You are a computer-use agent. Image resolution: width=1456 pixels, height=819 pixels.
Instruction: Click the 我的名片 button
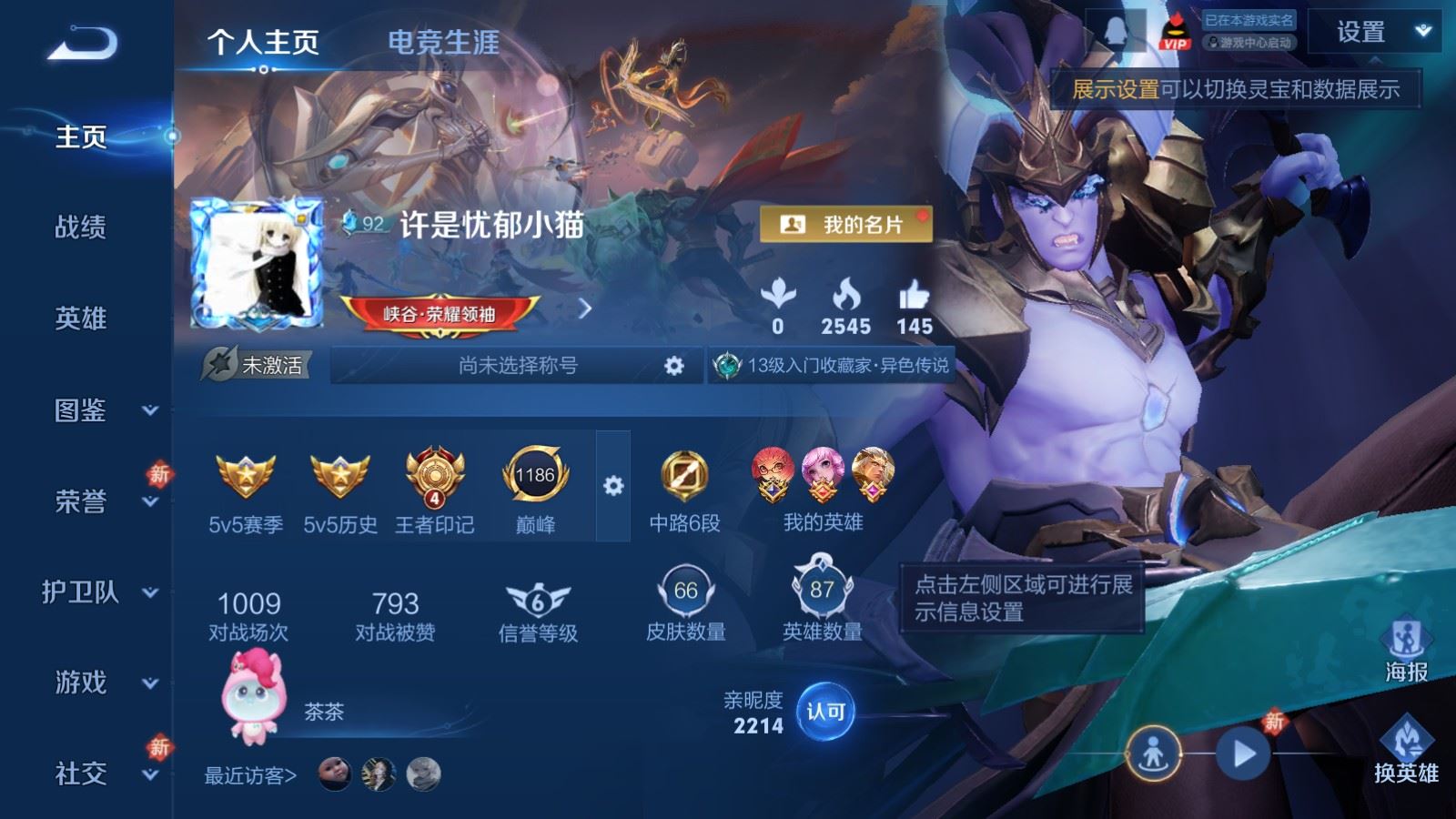click(x=846, y=223)
